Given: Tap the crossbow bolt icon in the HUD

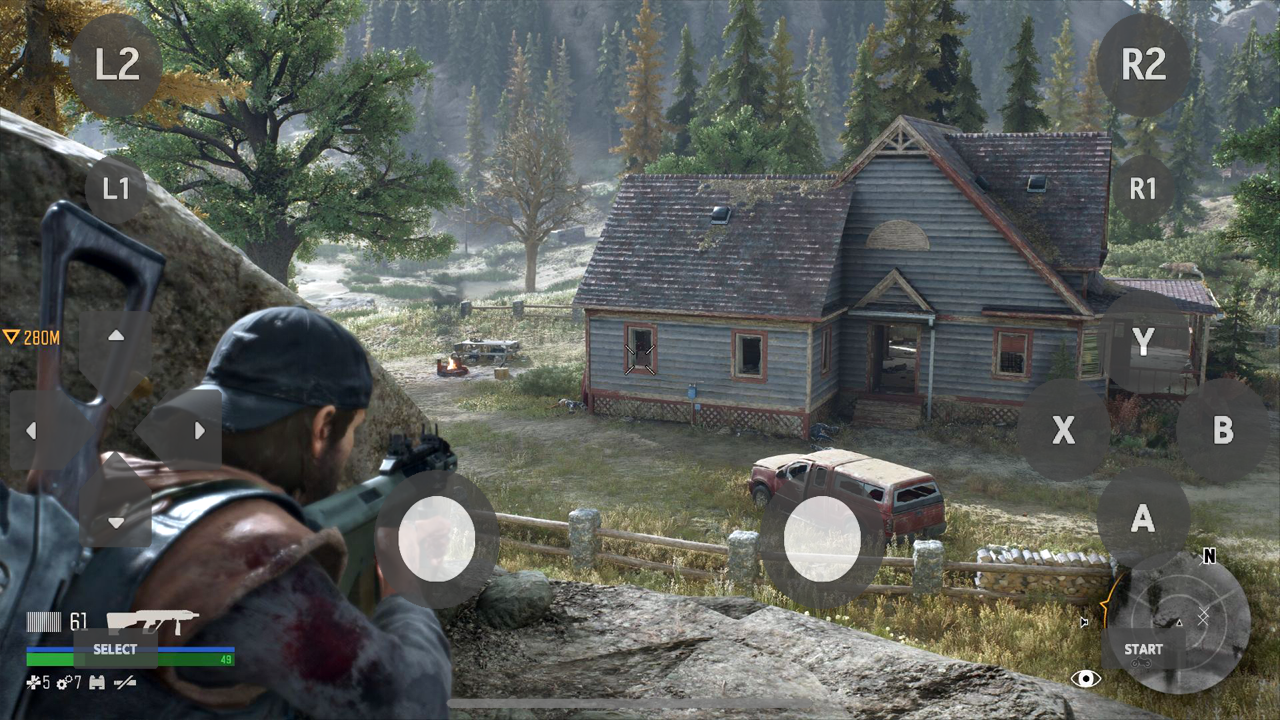Looking at the screenshot, I should pyautogui.click(x=124, y=683).
